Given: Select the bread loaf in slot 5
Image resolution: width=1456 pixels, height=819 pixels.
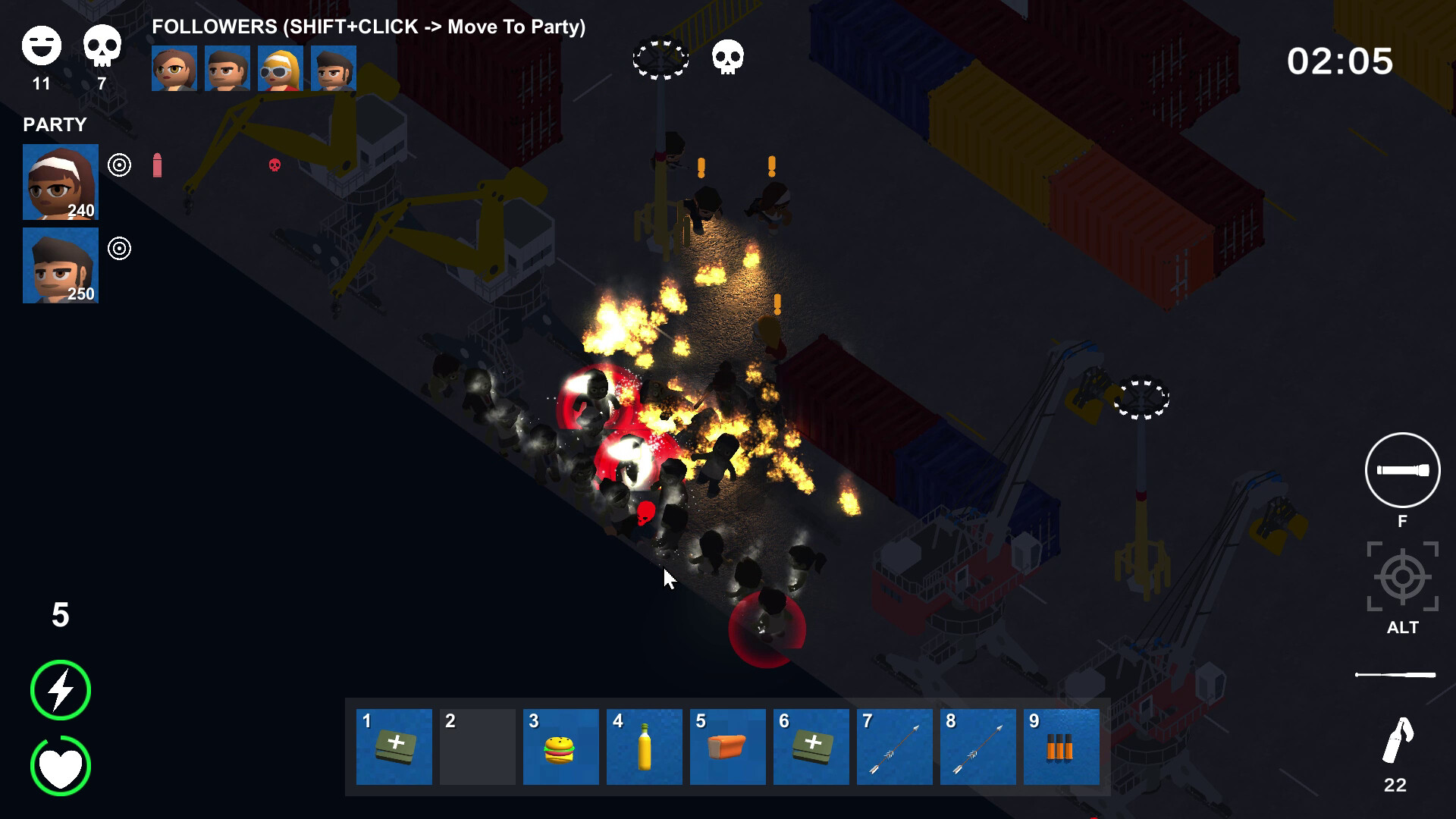Looking at the screenshot, I should (x=727, y=747).
